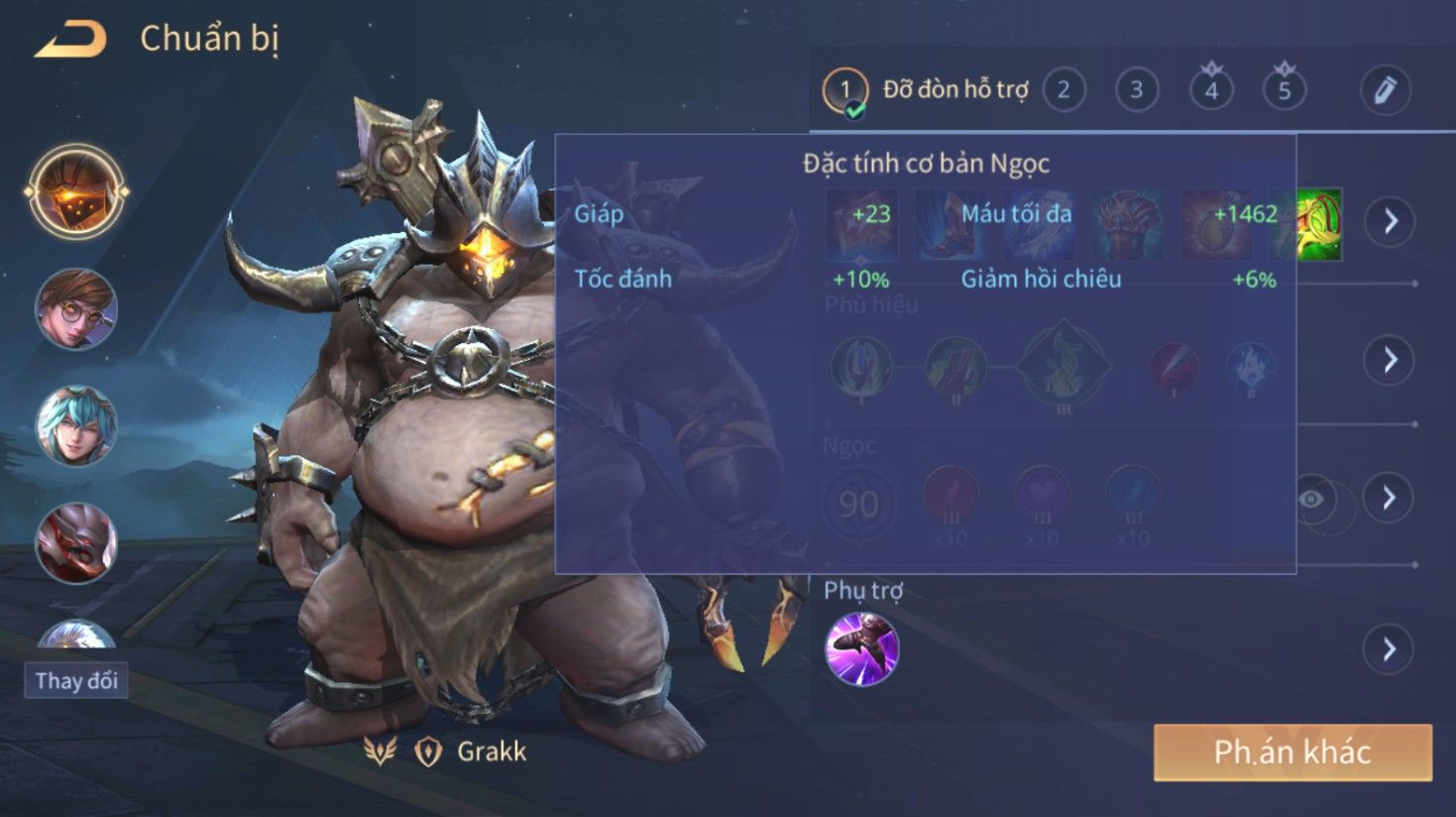Choose loadout slot 4
1456x817 pixels.
(1211, 90)
